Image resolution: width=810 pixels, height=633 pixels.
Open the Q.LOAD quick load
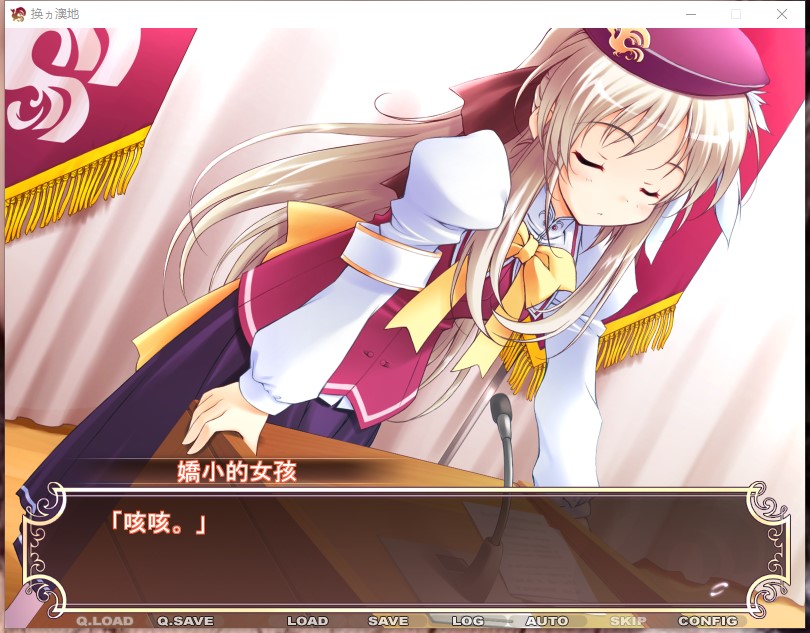pyautogui.click(x=105, y=621)
